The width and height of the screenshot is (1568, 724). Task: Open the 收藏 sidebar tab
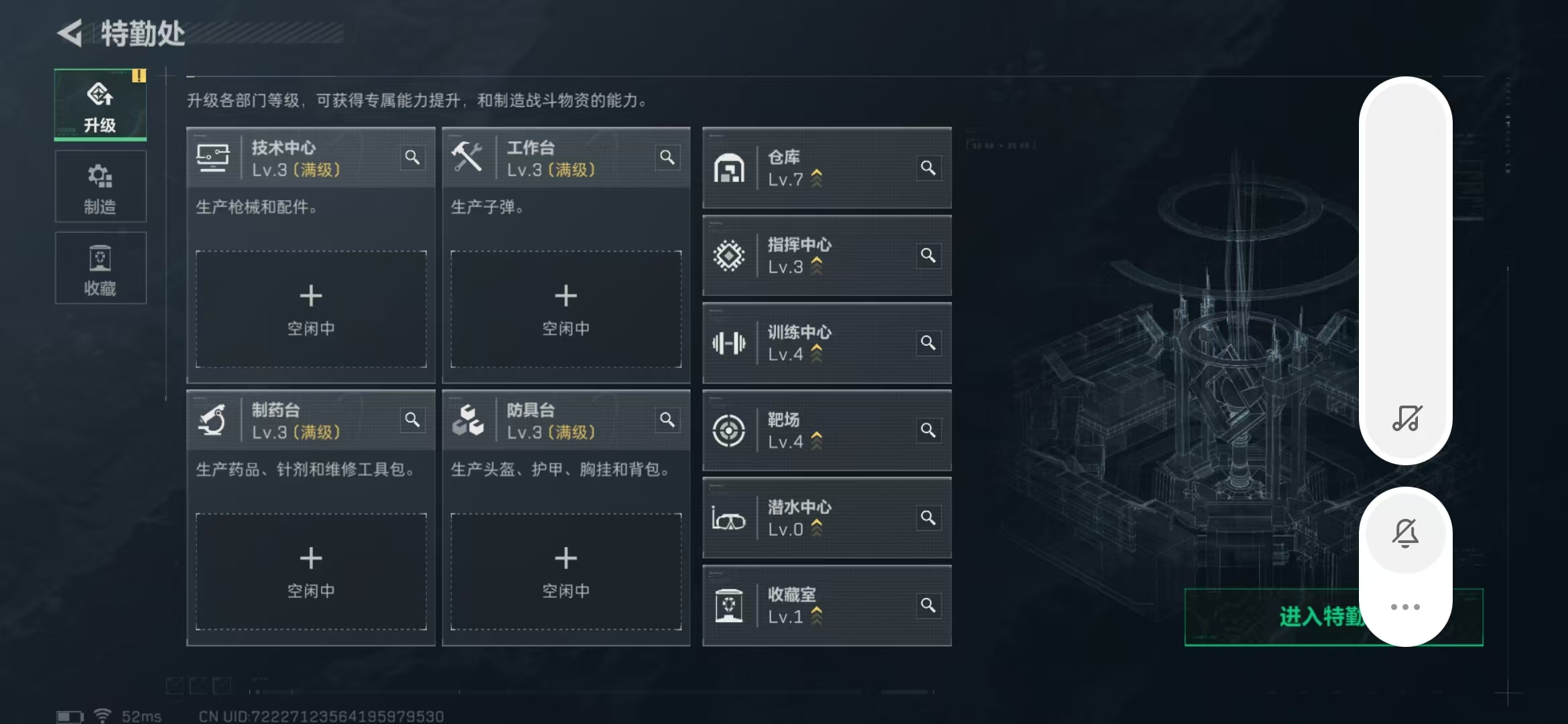101,267
